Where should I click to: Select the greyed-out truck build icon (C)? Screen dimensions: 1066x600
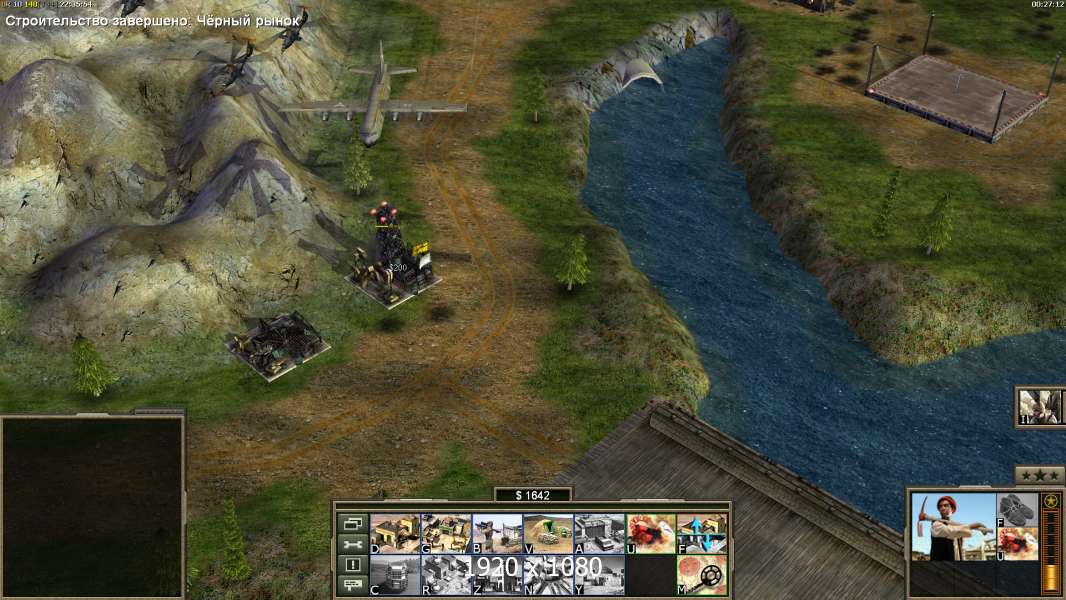[394, 575]
